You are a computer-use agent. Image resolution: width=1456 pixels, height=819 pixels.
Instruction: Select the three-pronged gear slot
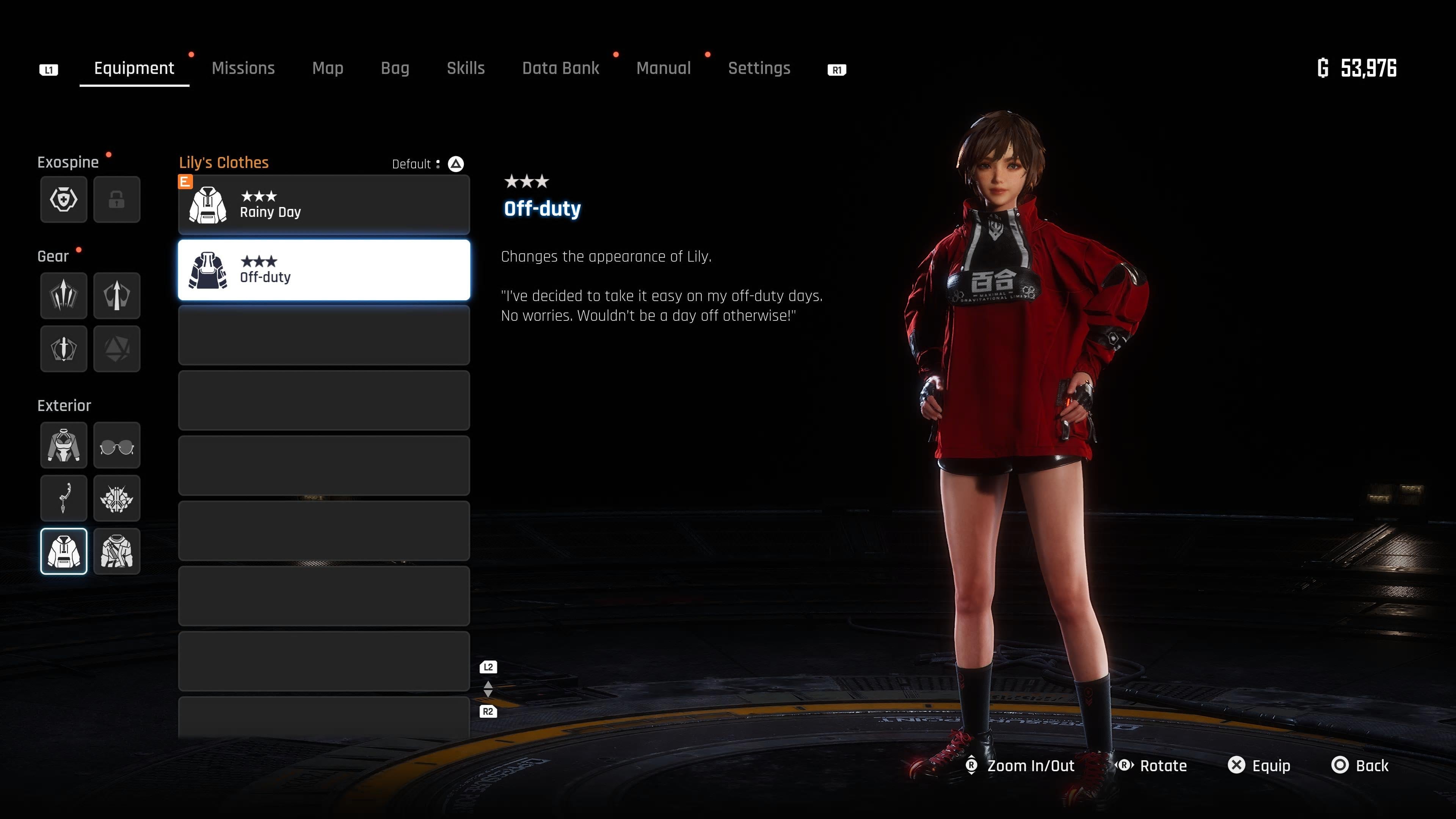click(64, 296)
